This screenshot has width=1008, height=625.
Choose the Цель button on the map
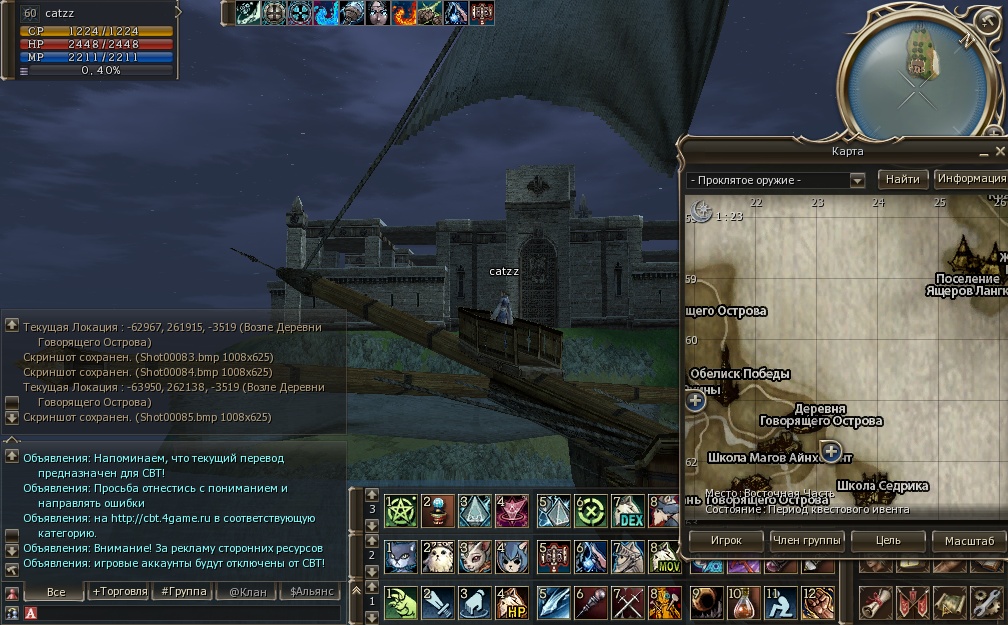[x=888, y=541]
